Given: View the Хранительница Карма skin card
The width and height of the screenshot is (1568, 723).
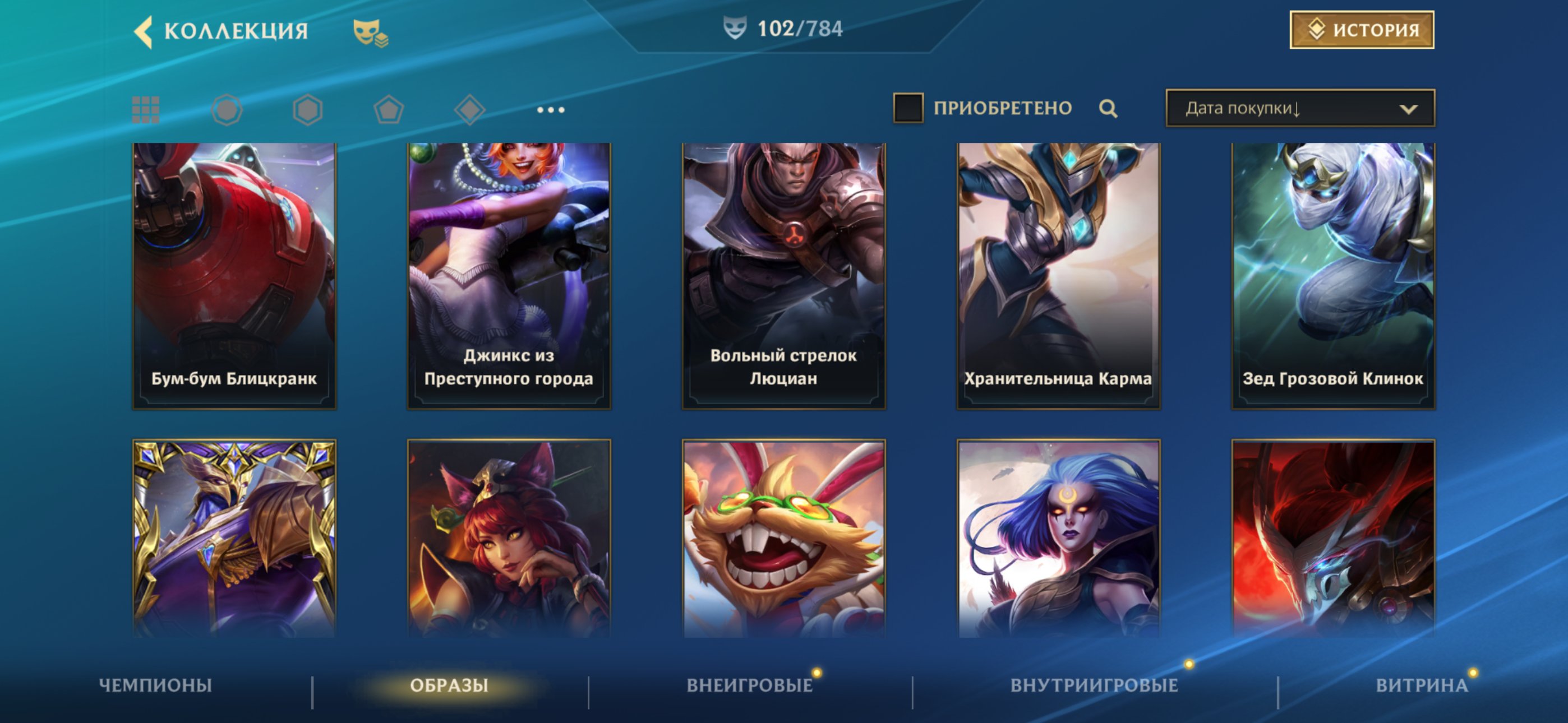Looking at the screenshot, I should (1059, 276).
